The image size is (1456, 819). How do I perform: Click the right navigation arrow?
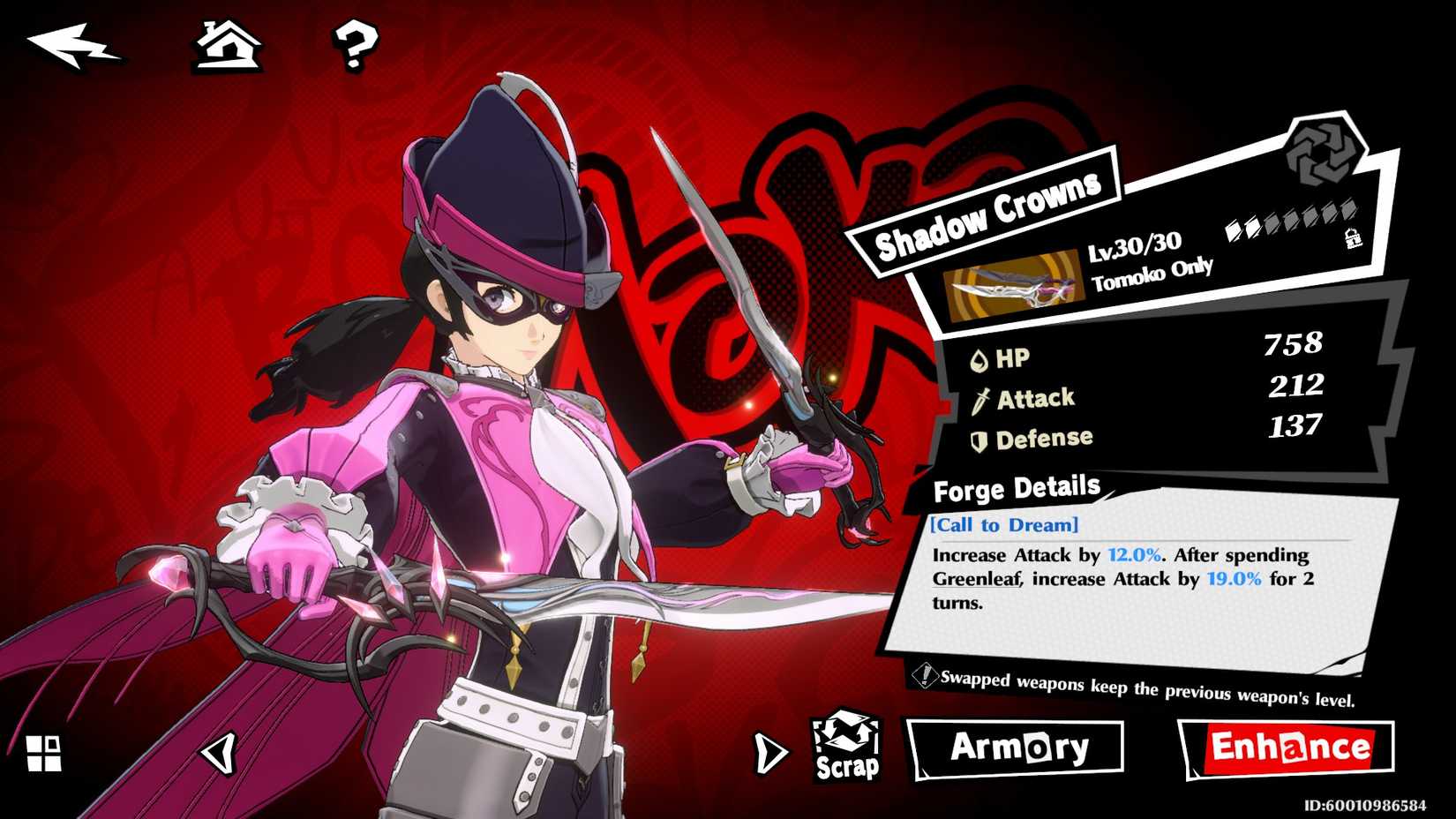tap(768, 751)
